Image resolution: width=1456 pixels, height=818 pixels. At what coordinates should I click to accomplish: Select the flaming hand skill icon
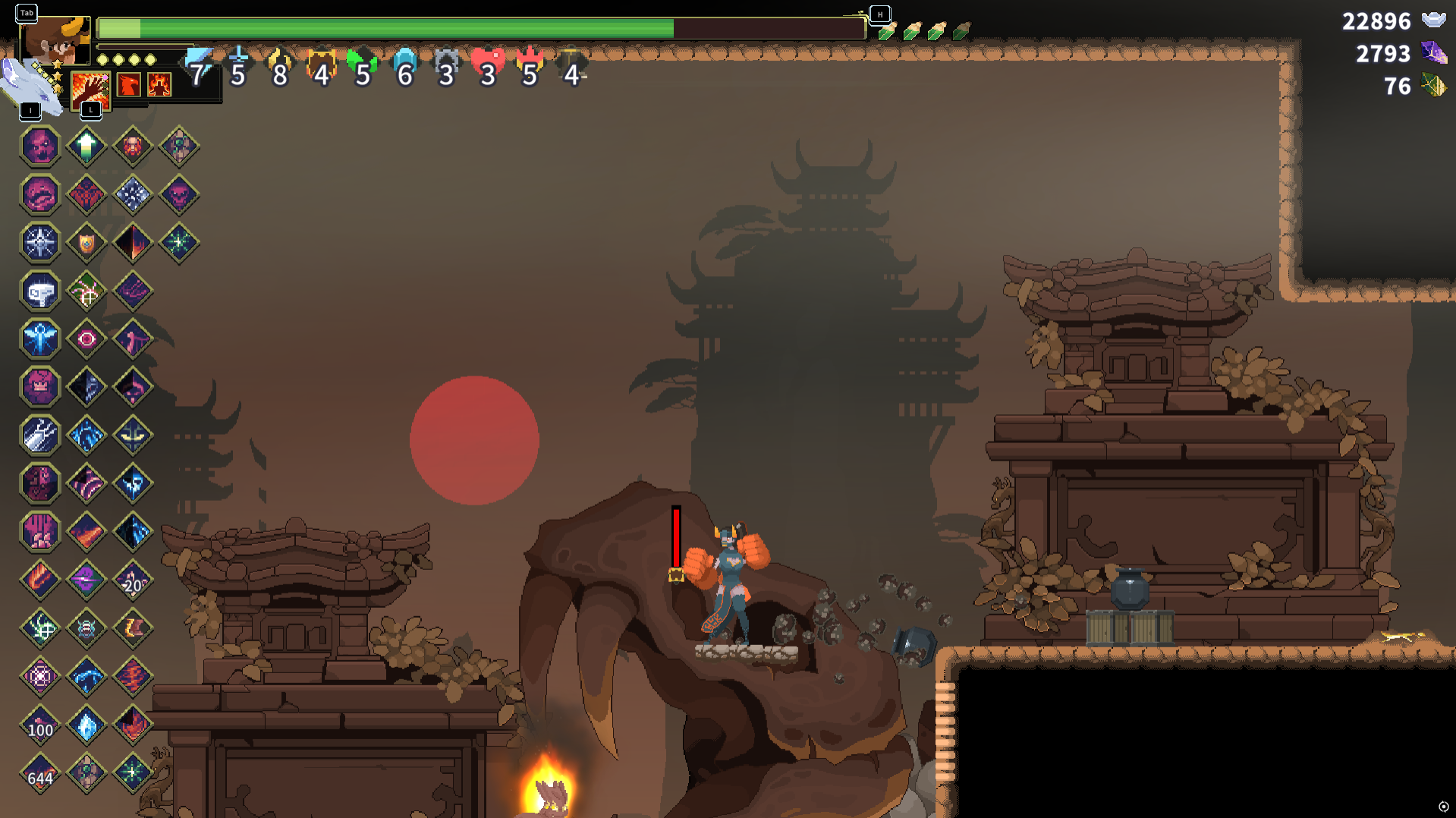tap(90, 90)
